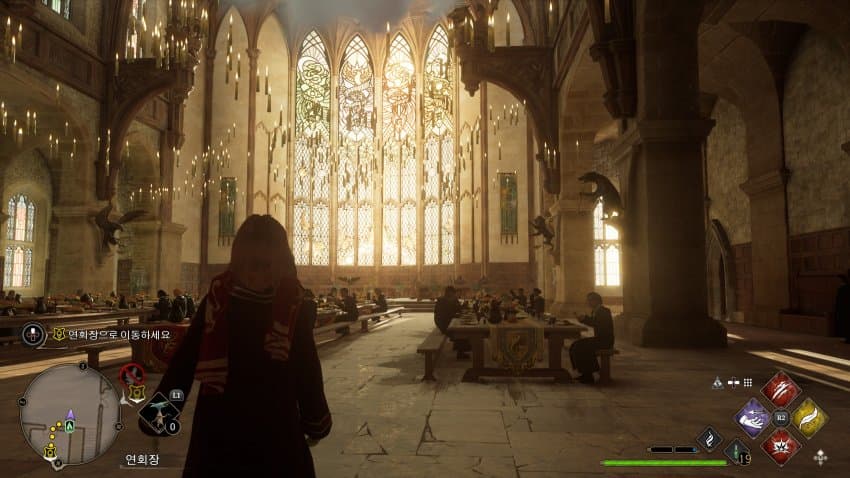Click the ancient magic flame icon
This screenshot has height=478, width=850.
click(x=709, y=438)
